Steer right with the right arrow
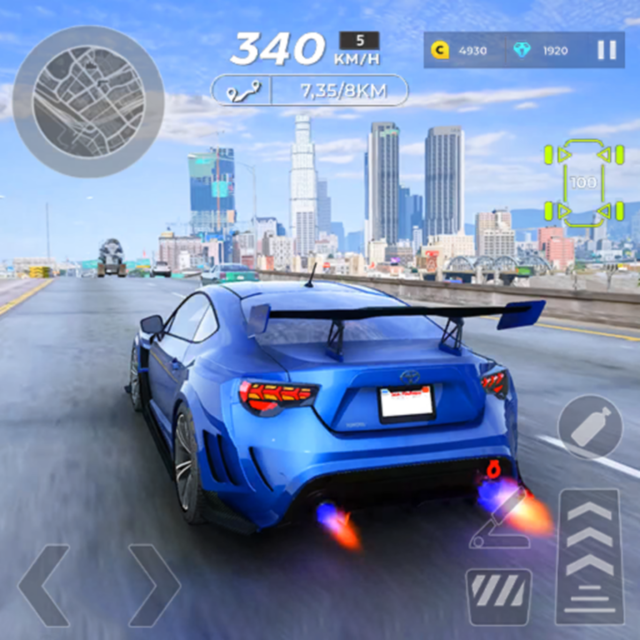 click(153, 586)
